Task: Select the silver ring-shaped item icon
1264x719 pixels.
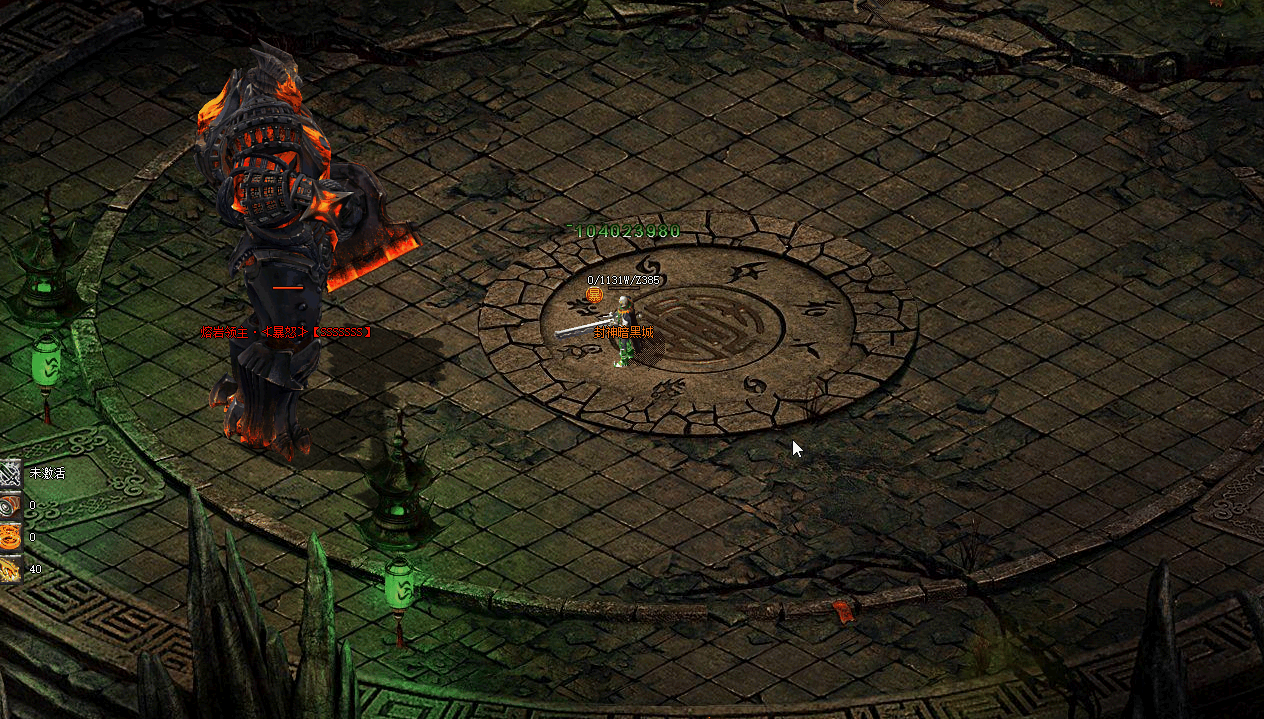Action: coord(10,505)
